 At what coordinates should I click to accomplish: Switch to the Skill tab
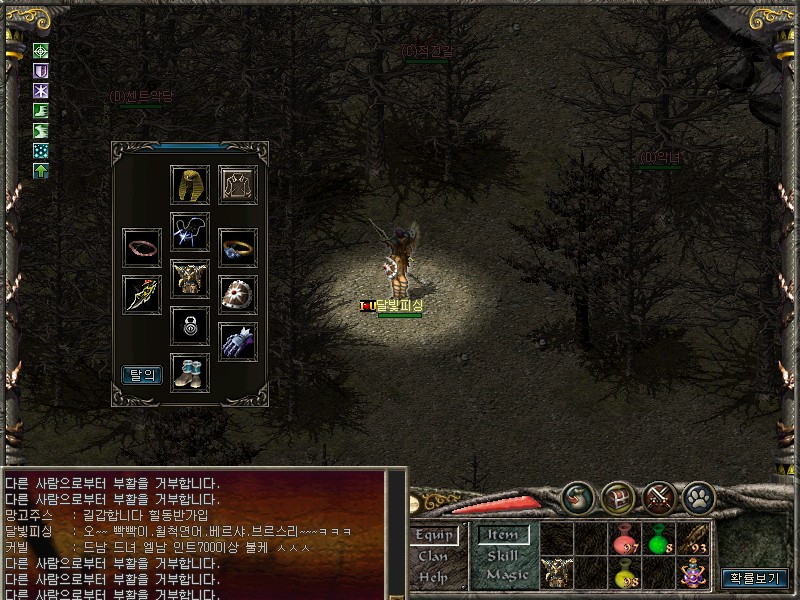[502, 556]
